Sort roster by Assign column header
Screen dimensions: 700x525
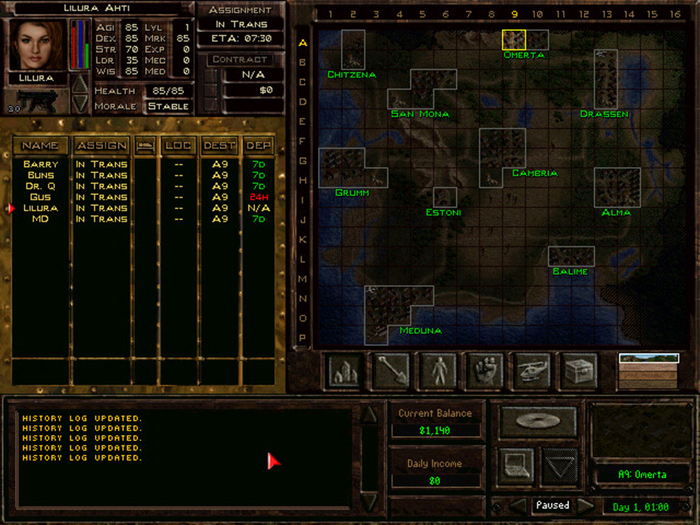click(x=101, y=146)
